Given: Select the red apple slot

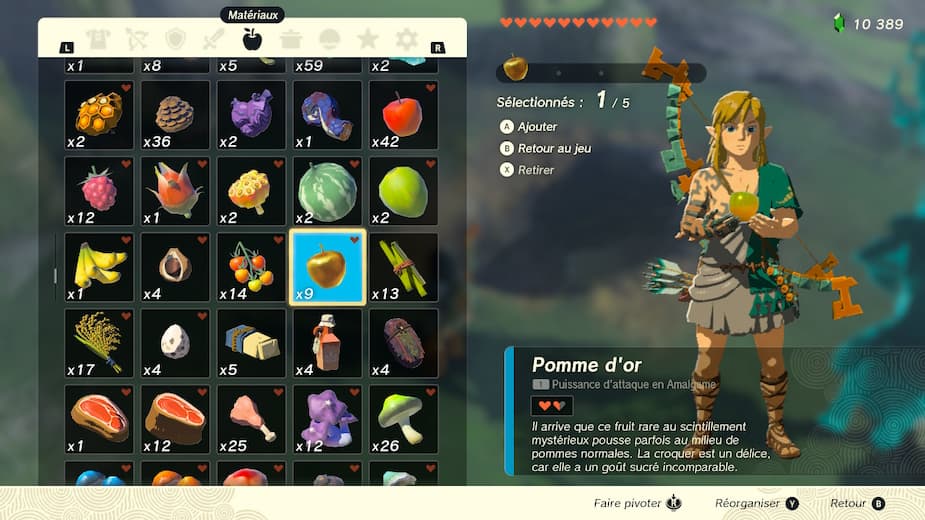Looking at the screenshot, I should point(403,114).
